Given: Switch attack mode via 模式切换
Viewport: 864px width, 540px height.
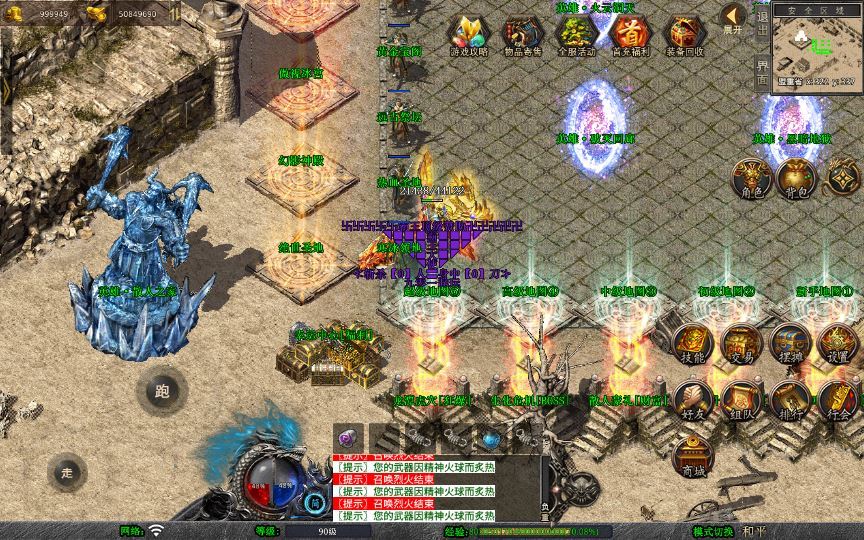Looking at the screenshot, I should 714,531.
